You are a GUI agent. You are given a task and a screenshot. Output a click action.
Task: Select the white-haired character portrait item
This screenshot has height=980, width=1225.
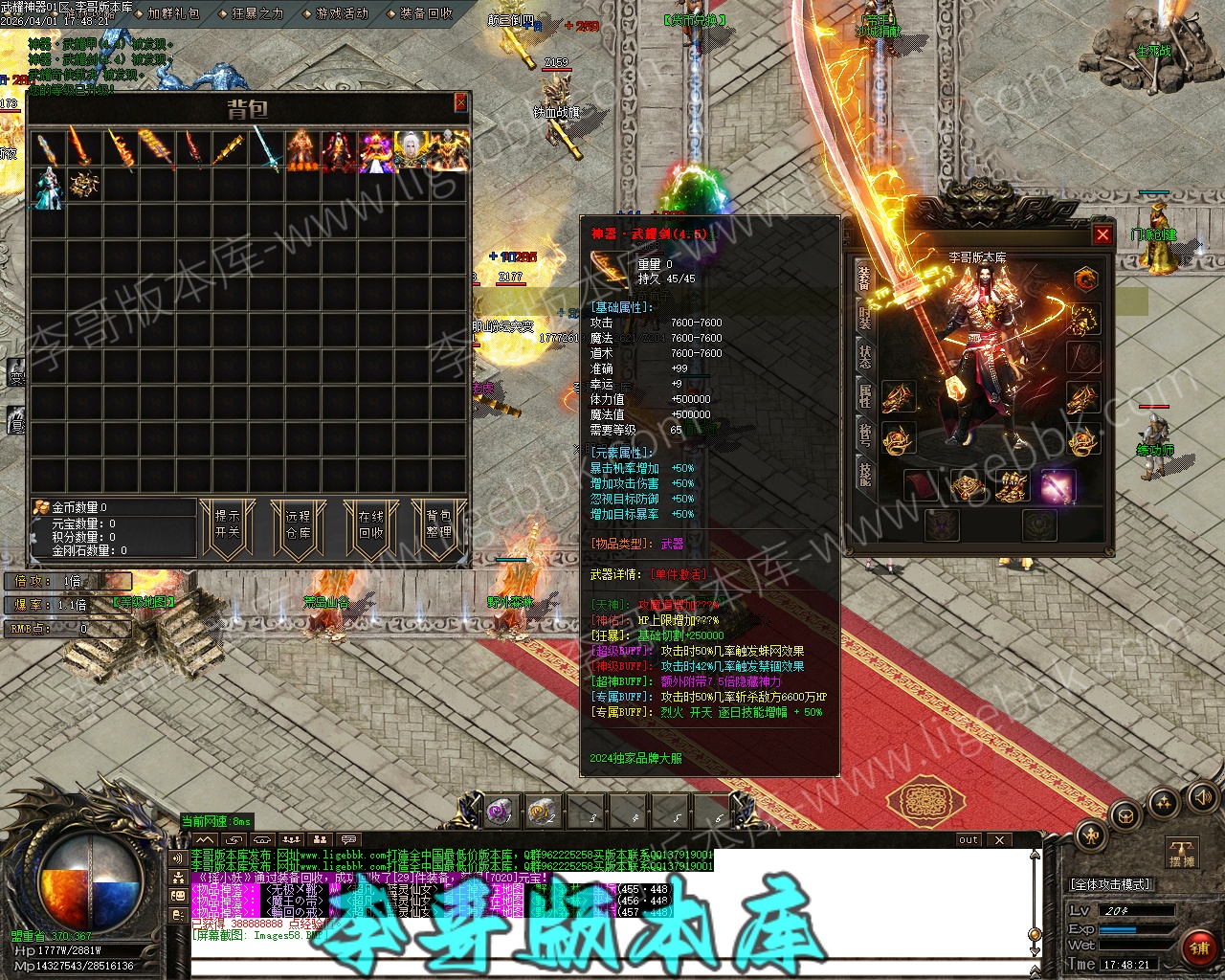coord(412,151)
